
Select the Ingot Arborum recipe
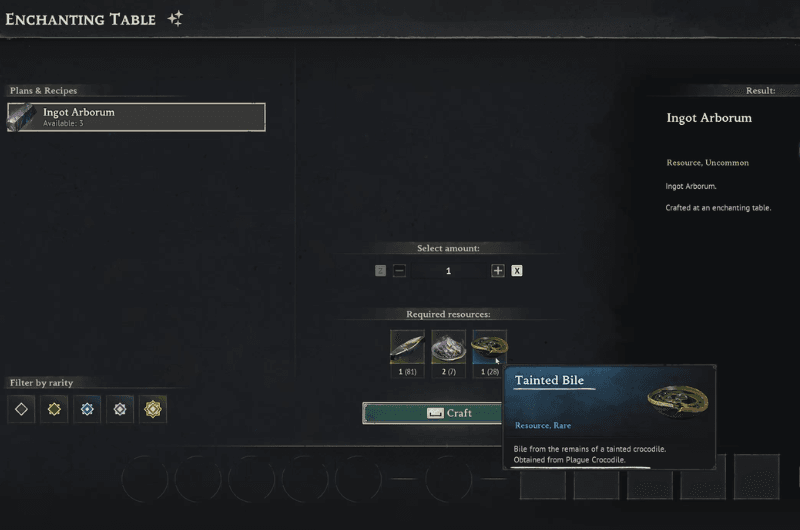click(x=136, y=117)
